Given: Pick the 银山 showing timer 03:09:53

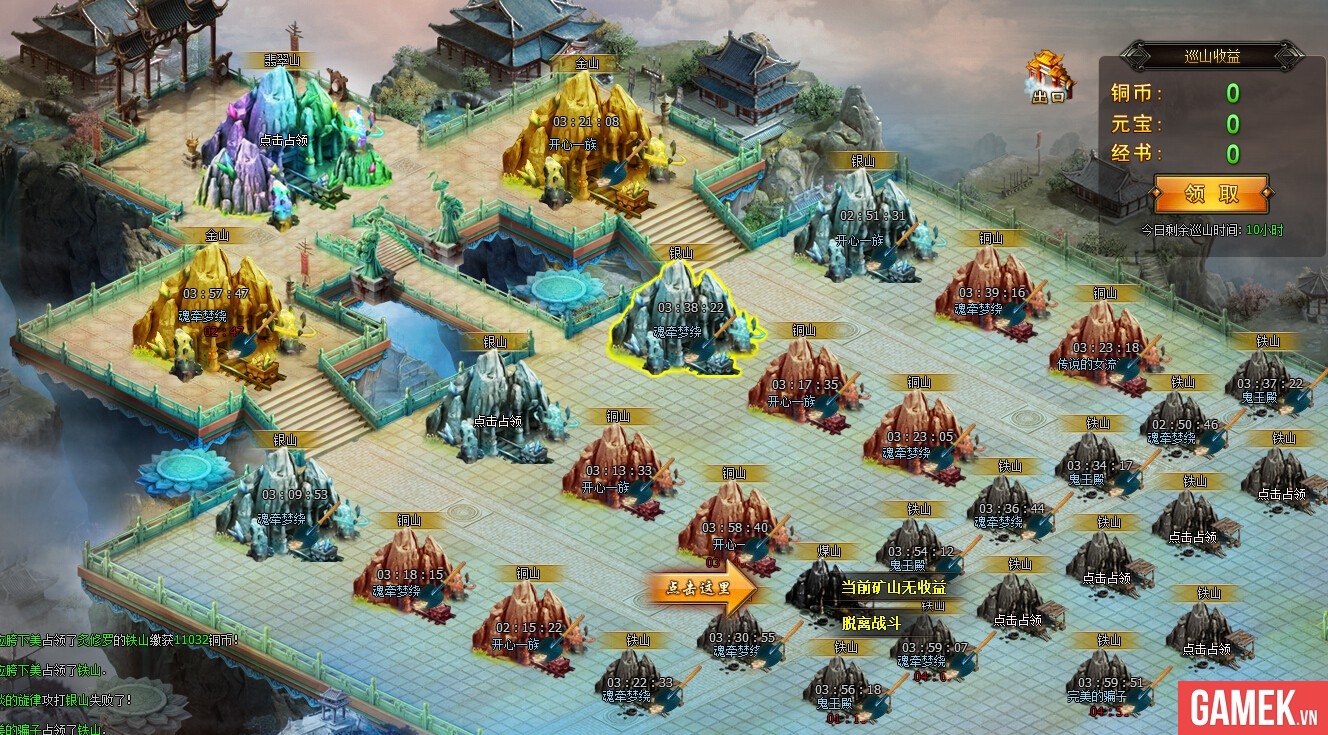Looking at the screenshot, I should click(x=288, y=505).
